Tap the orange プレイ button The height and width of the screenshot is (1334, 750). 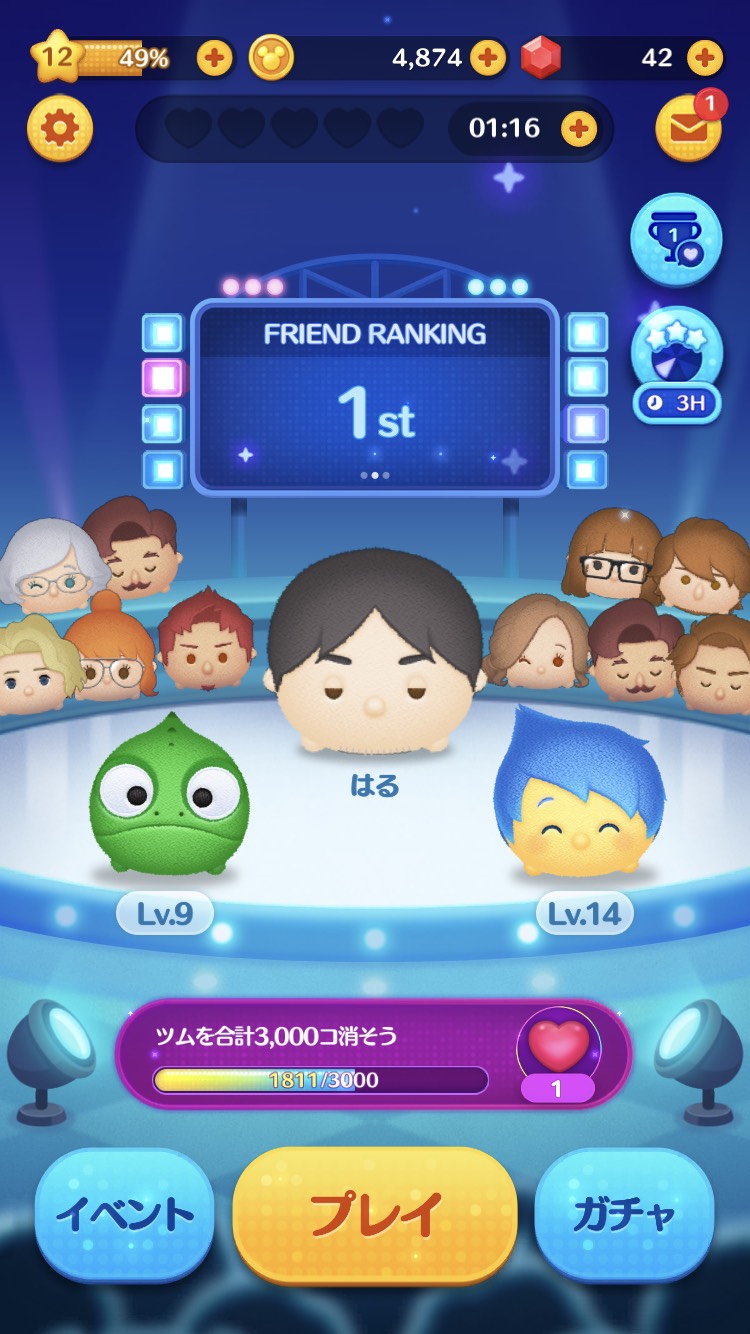click(375, 1214)
